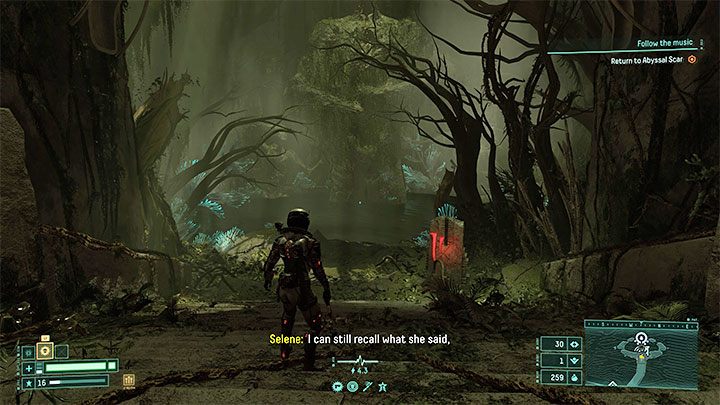Select the highlighted orange ring item slot

(46, 351)
